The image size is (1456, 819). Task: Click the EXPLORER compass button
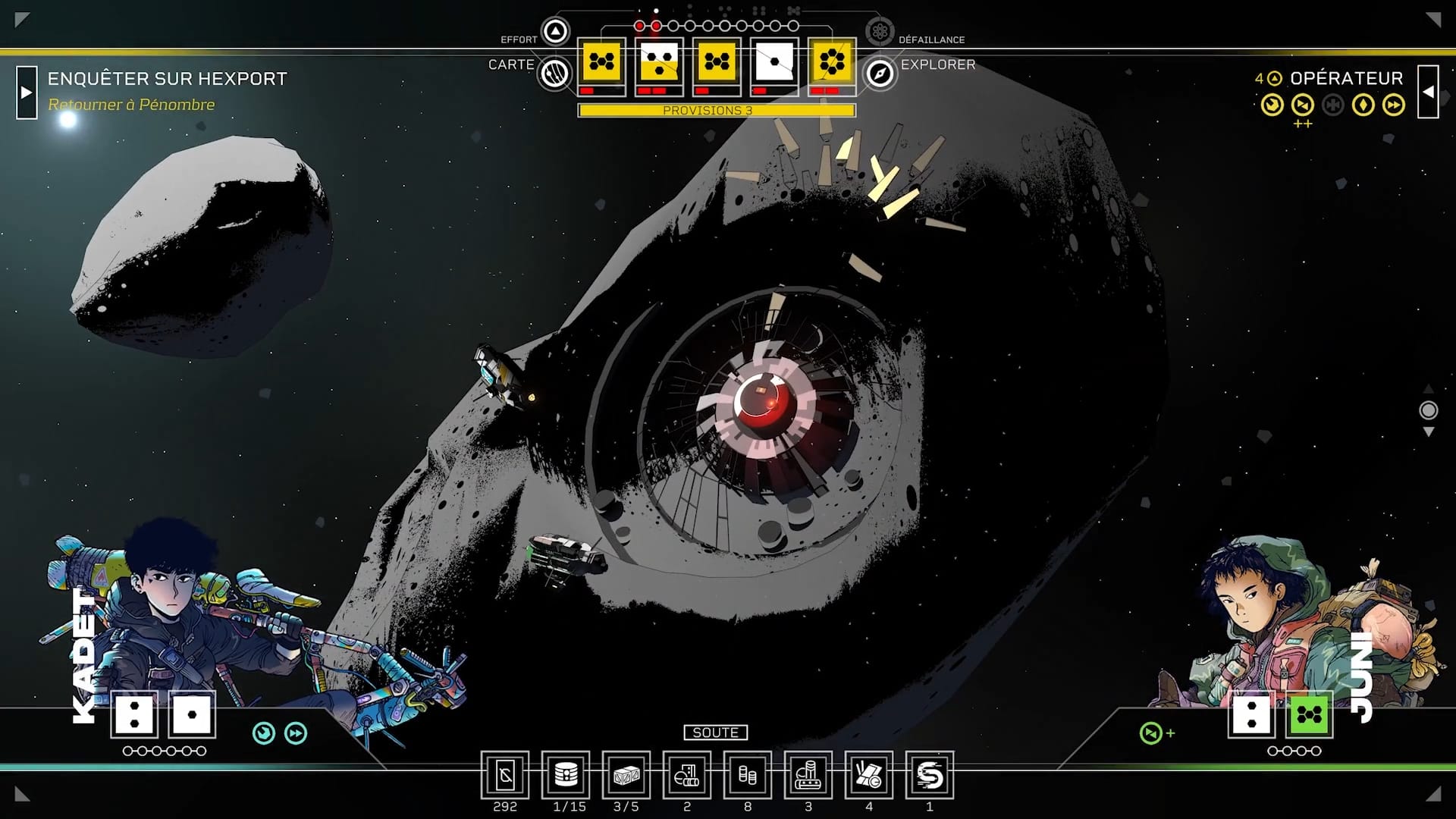tap(880, 74)
